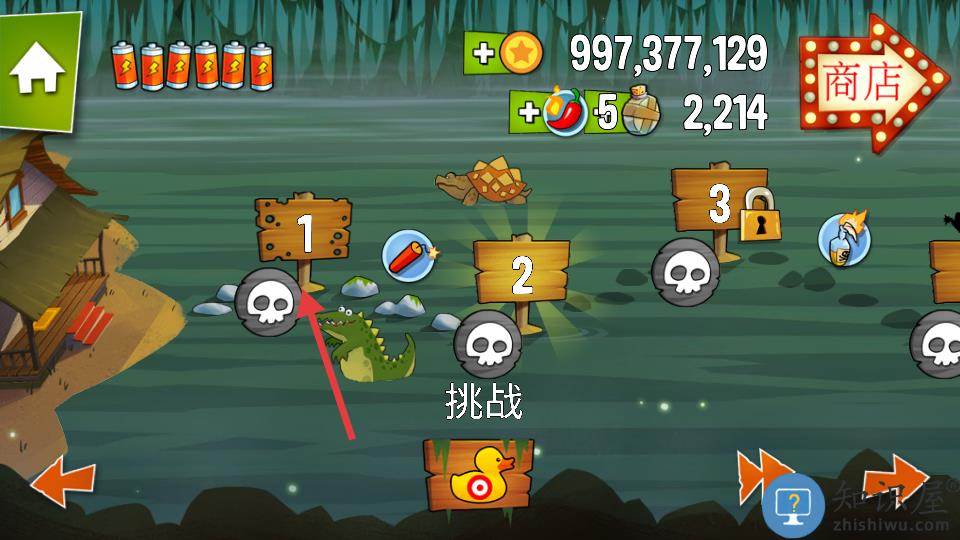The width and height of the screenshot is (960, 540).
Task: Click the skull badge under level 1
Action: (x=268, y=300)
